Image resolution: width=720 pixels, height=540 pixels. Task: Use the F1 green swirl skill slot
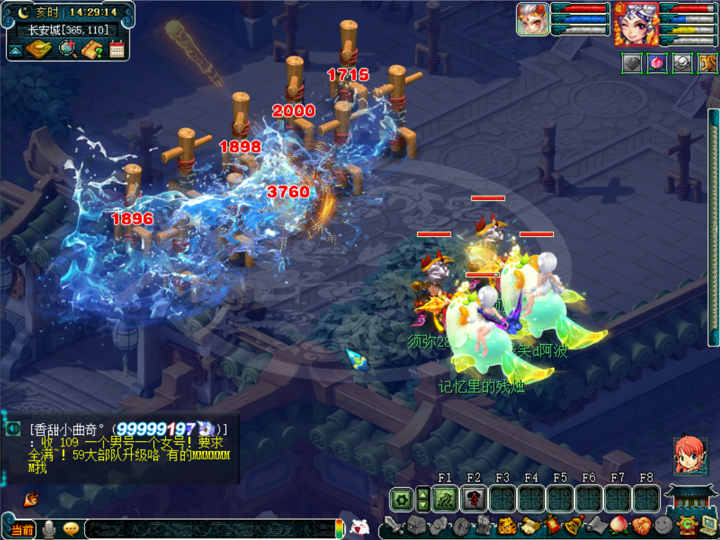click(446, 499)
